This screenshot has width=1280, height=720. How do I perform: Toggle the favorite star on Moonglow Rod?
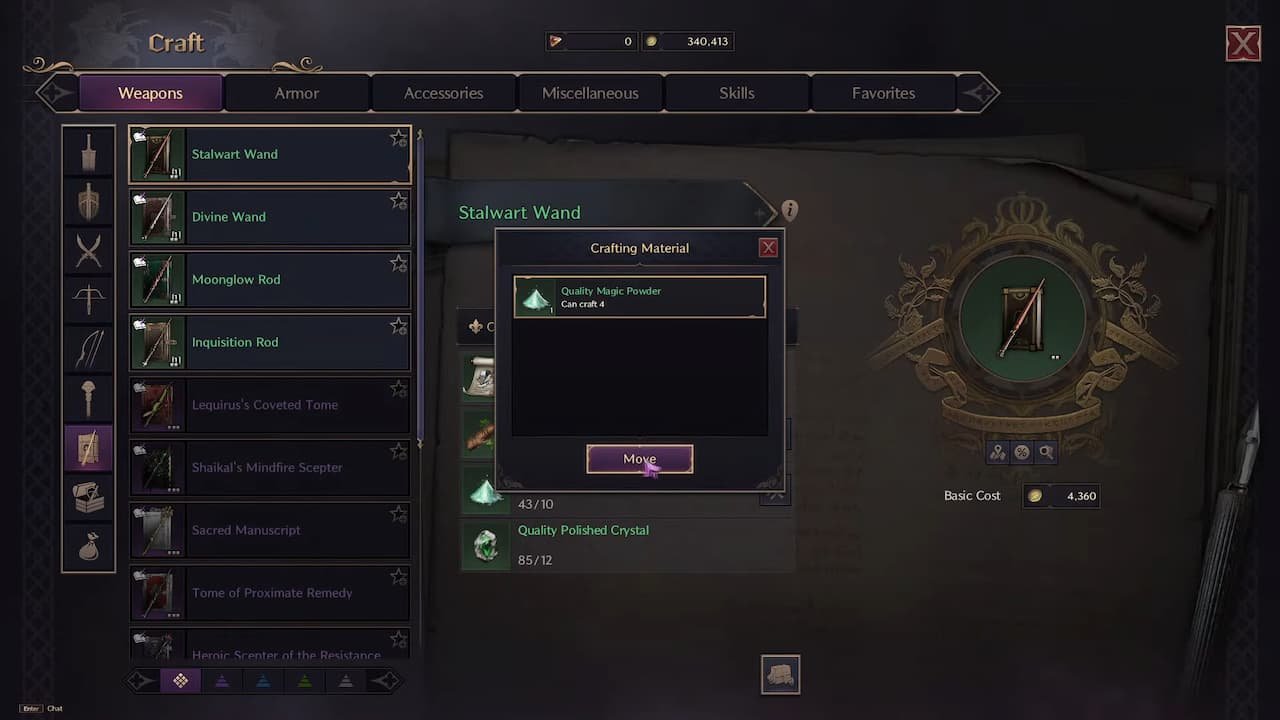click(398, 261)
